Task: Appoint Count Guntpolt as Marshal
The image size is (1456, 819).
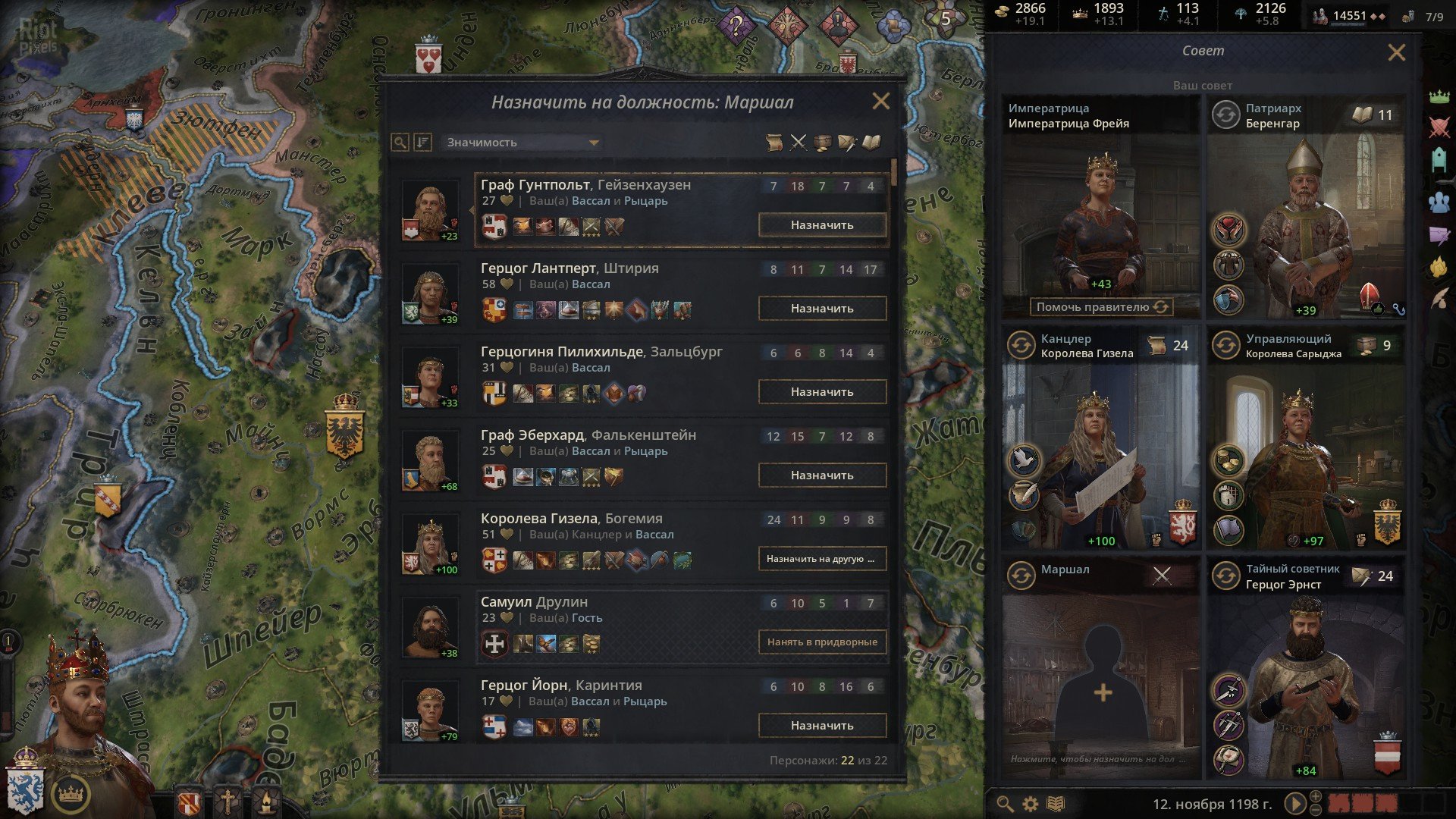Action: (x=822, y=225)
